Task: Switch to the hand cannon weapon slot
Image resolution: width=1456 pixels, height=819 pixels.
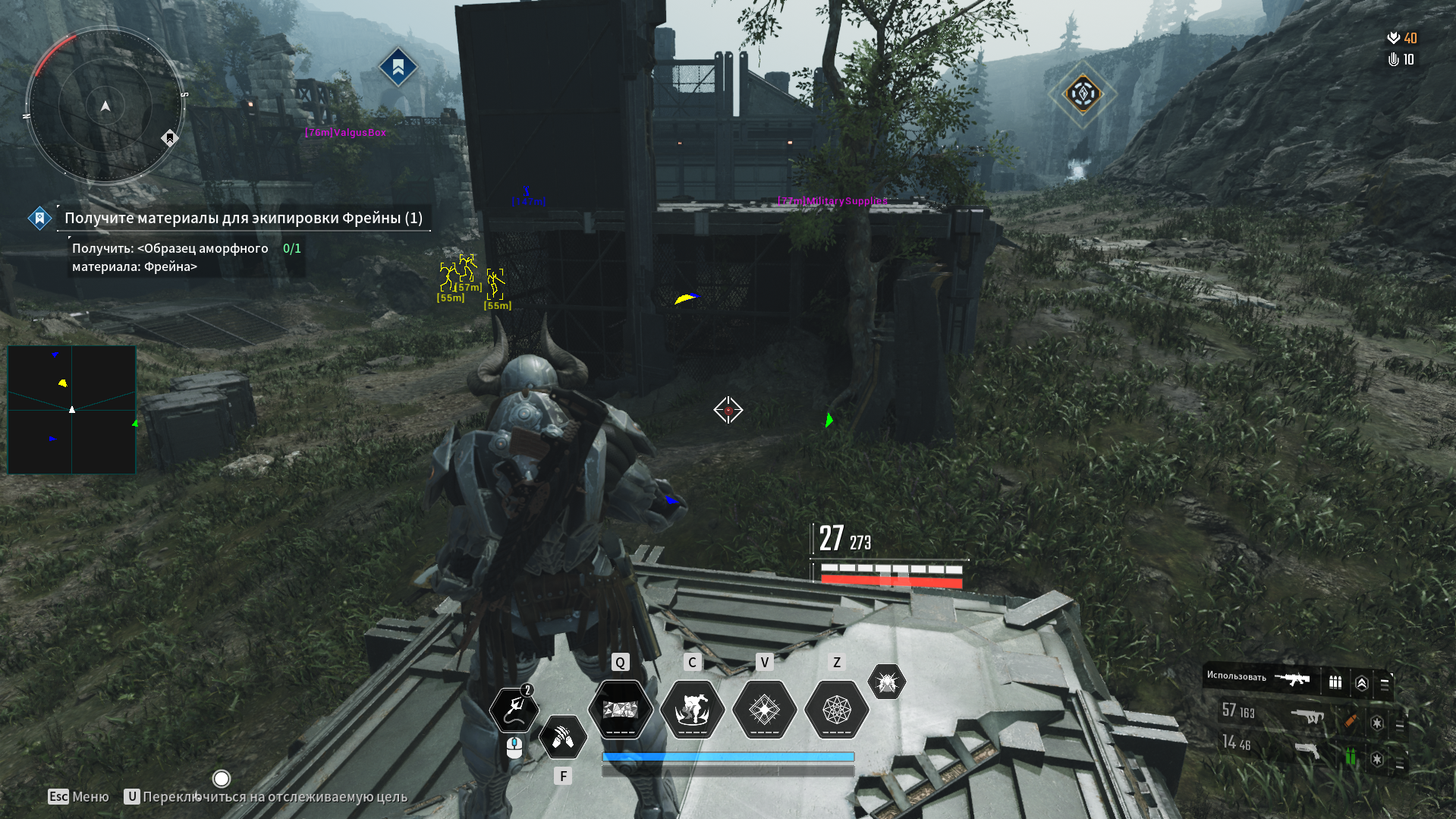Action: tap(1307, 751)
